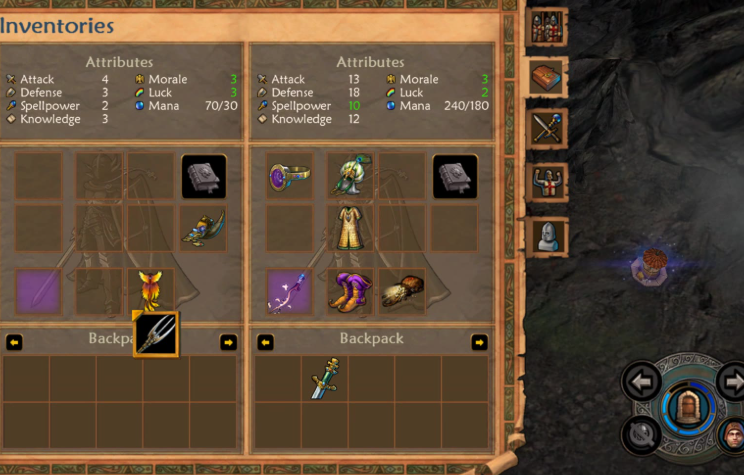Image resolution: width=744 pixels, height=475 pixels.
Task: Select the phoenix feather artifact
Action: (x=151, y=289)
